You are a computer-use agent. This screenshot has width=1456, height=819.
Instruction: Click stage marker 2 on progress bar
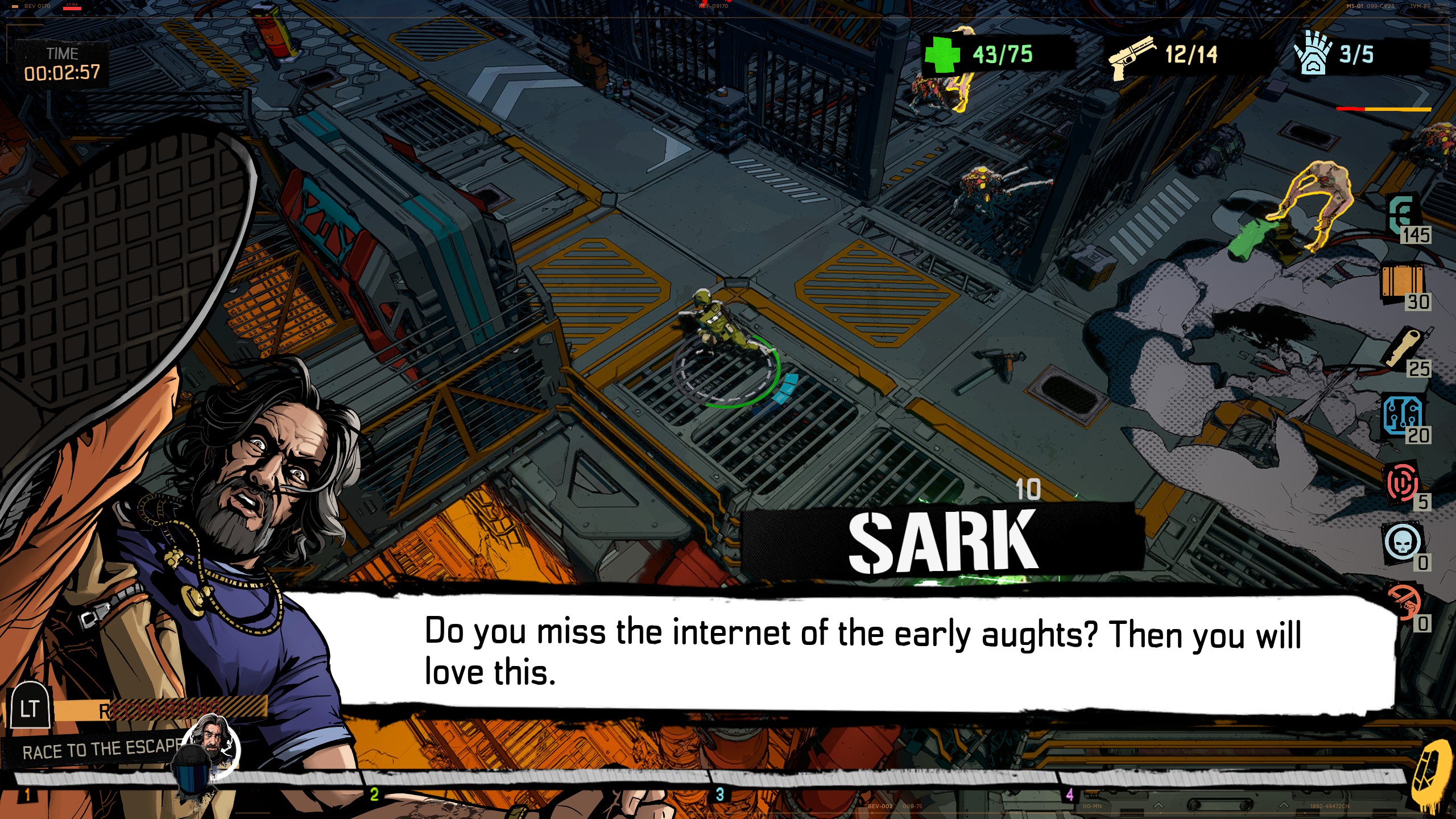tap(374, 794)
